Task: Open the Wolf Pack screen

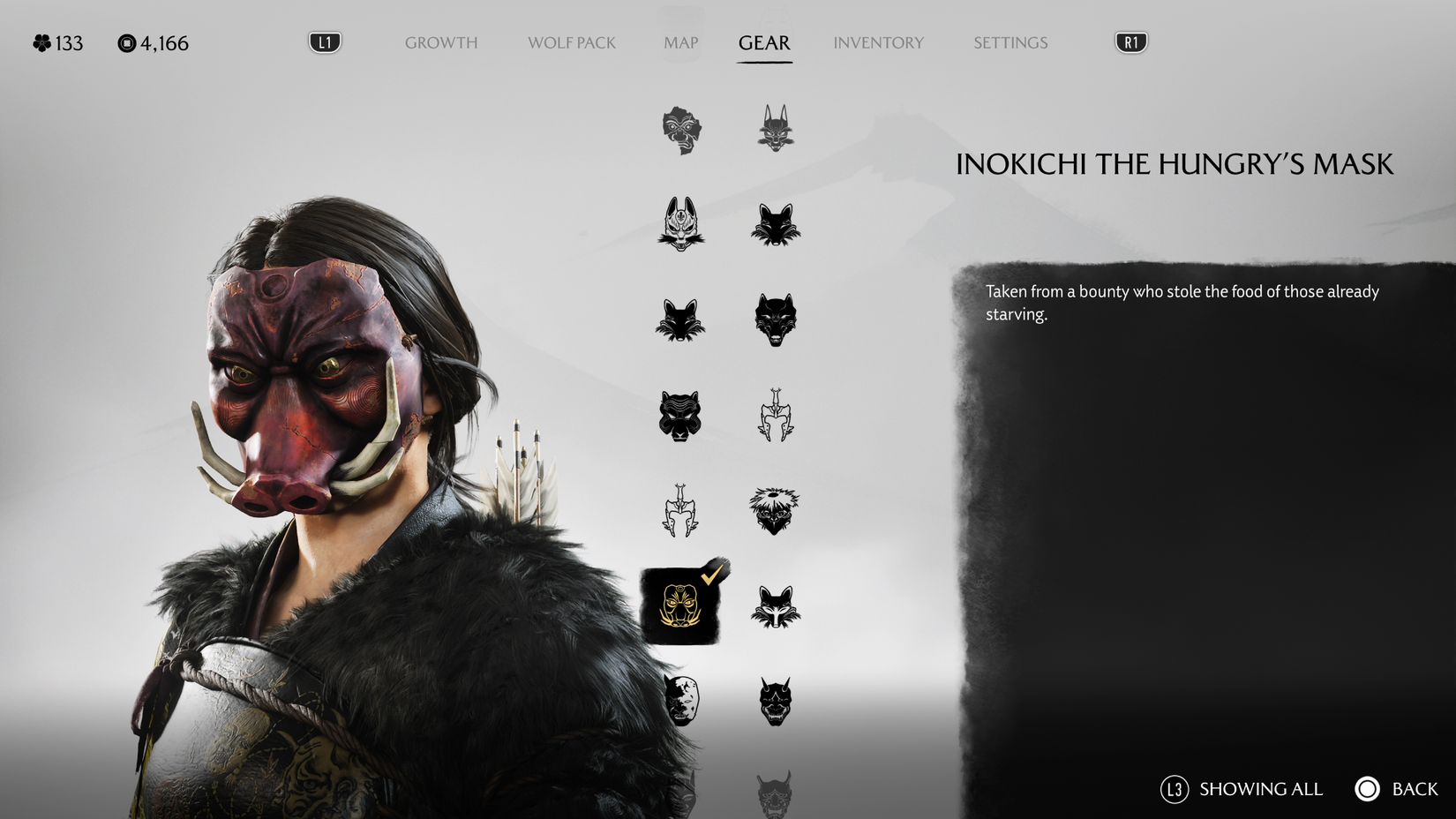Action: (571, 42)
